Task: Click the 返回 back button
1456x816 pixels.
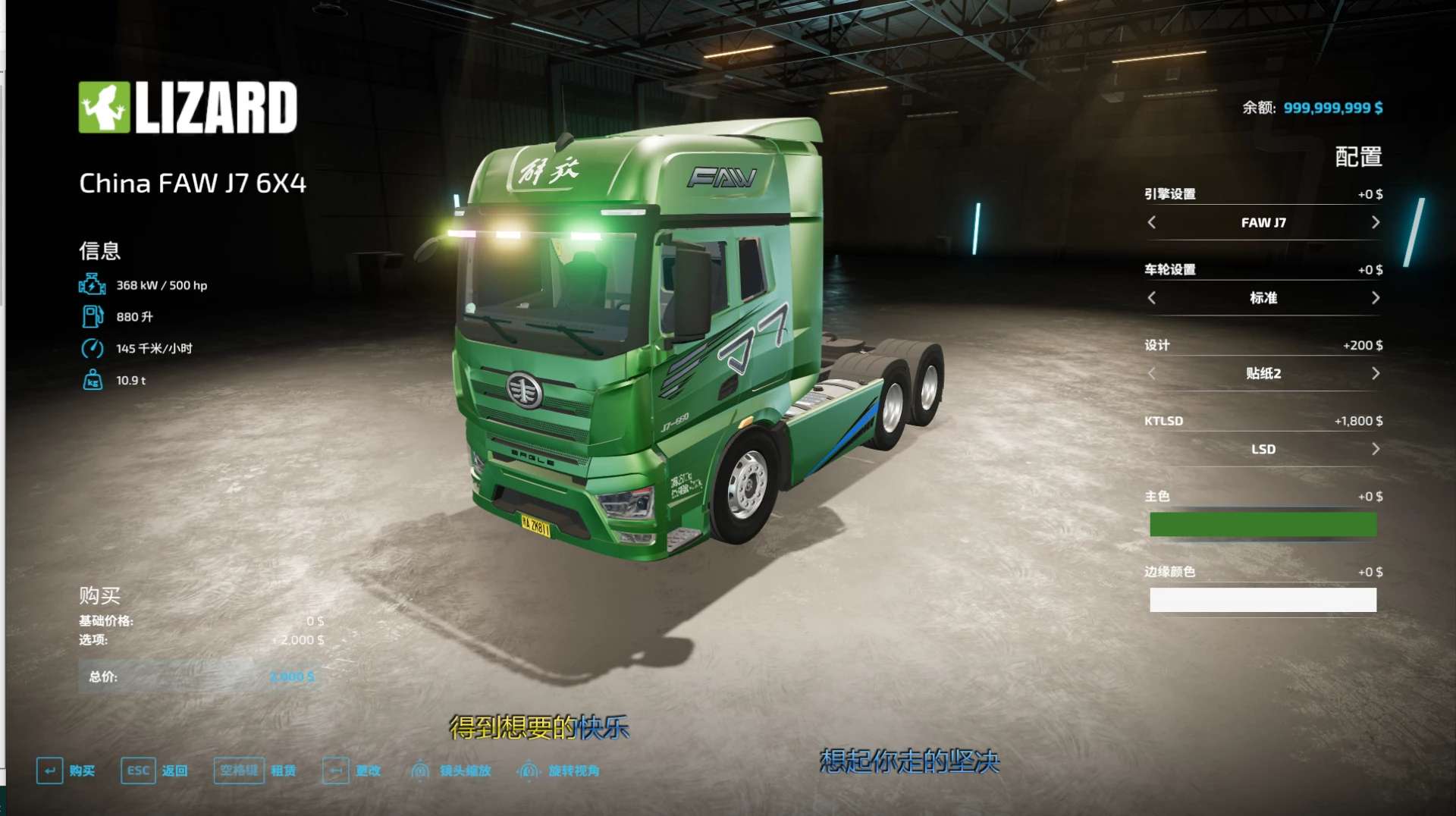Action: 155,770
